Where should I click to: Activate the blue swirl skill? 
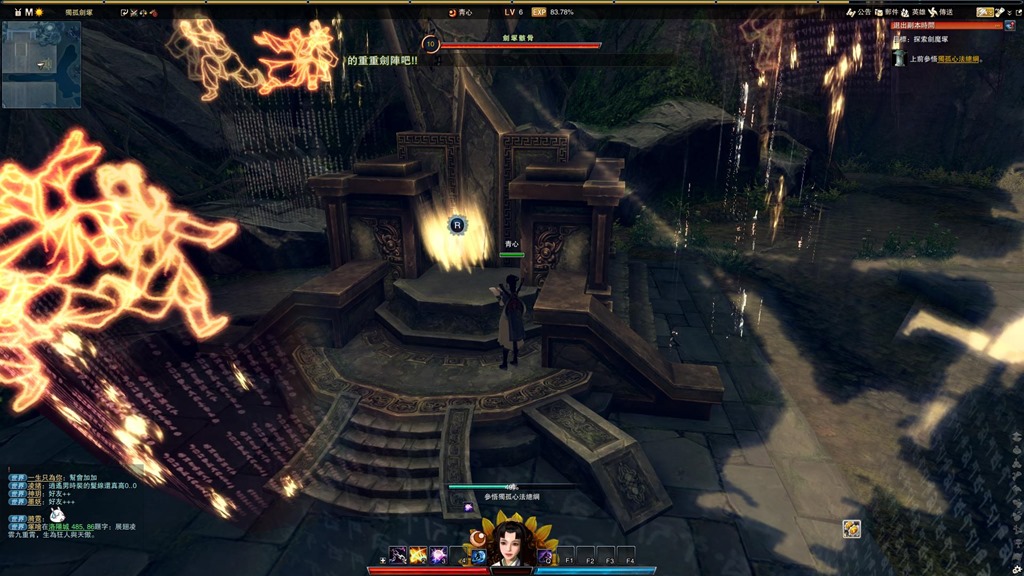[x=478, y=556]
